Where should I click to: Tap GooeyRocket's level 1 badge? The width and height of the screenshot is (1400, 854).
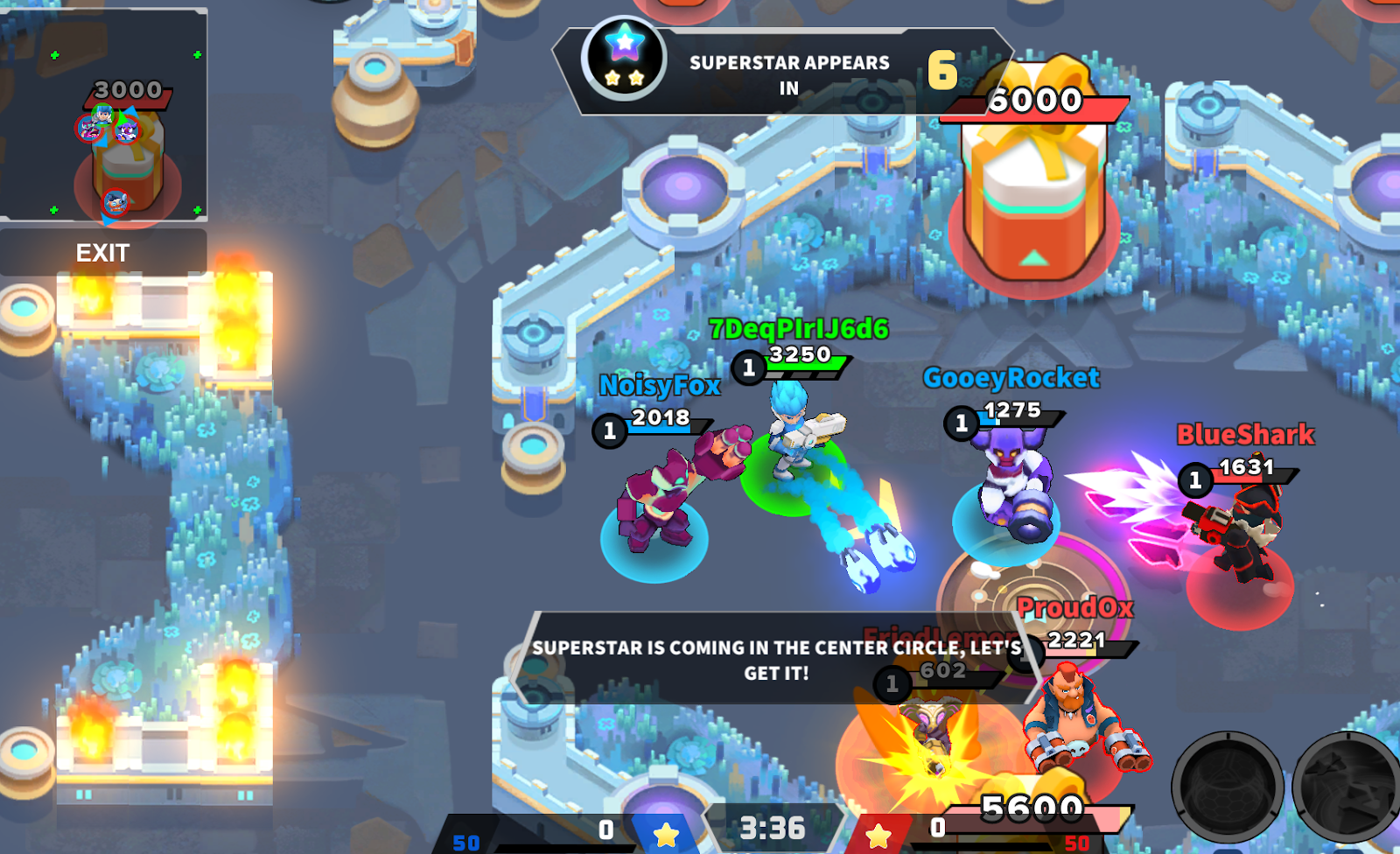(x=960, y=423)
